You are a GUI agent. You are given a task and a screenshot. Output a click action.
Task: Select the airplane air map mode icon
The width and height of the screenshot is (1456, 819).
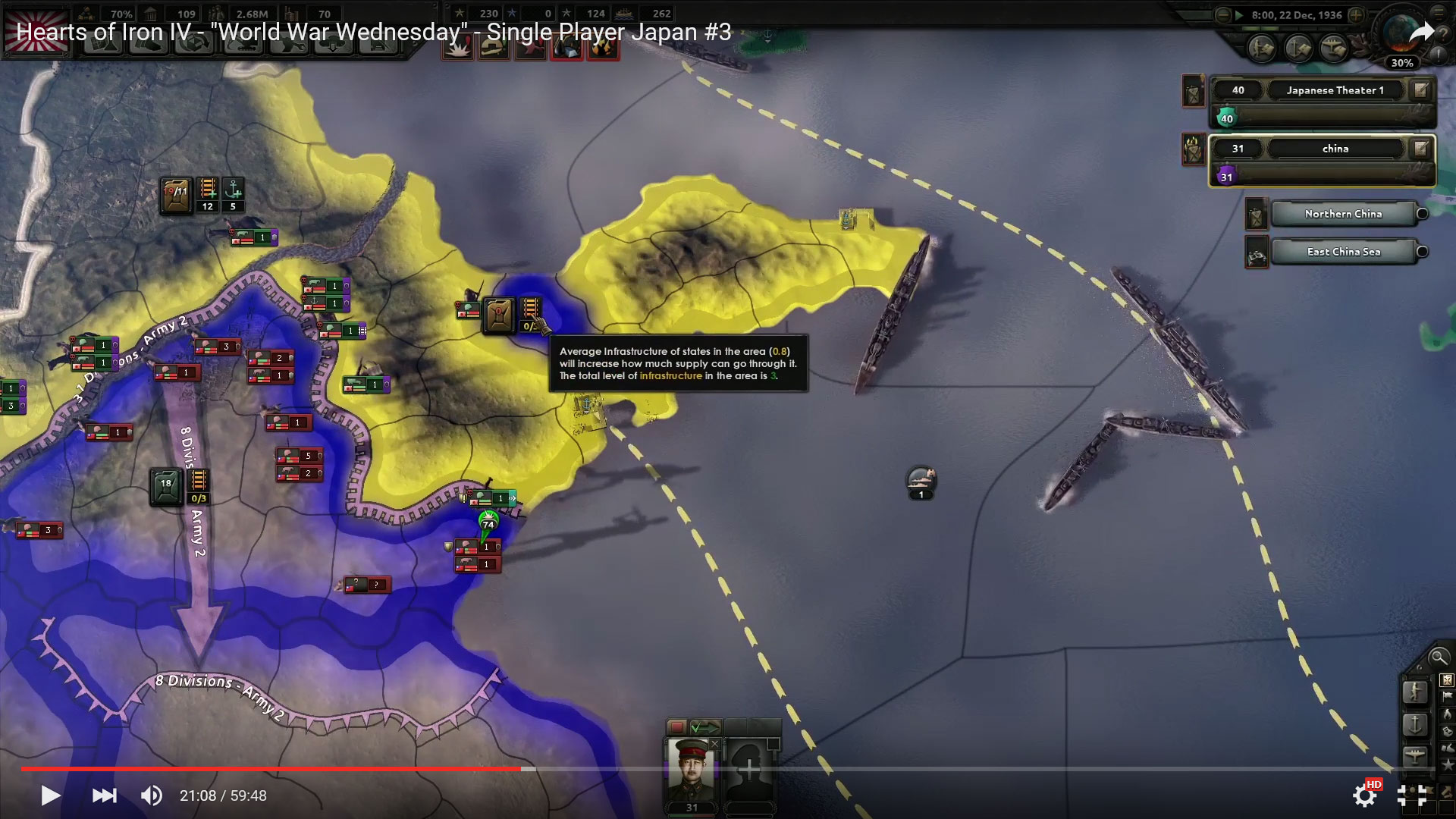(x=1415, y=755)
